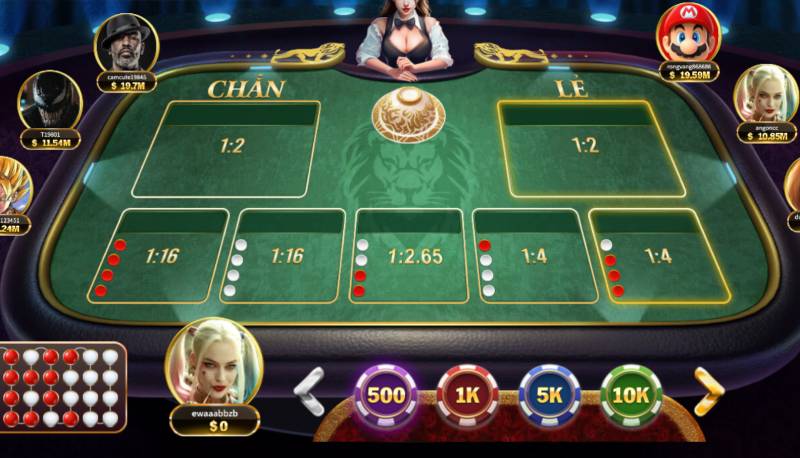Bet on the 1:4 box with three red dots
The image size is (800, 458).
click(655, 257)
